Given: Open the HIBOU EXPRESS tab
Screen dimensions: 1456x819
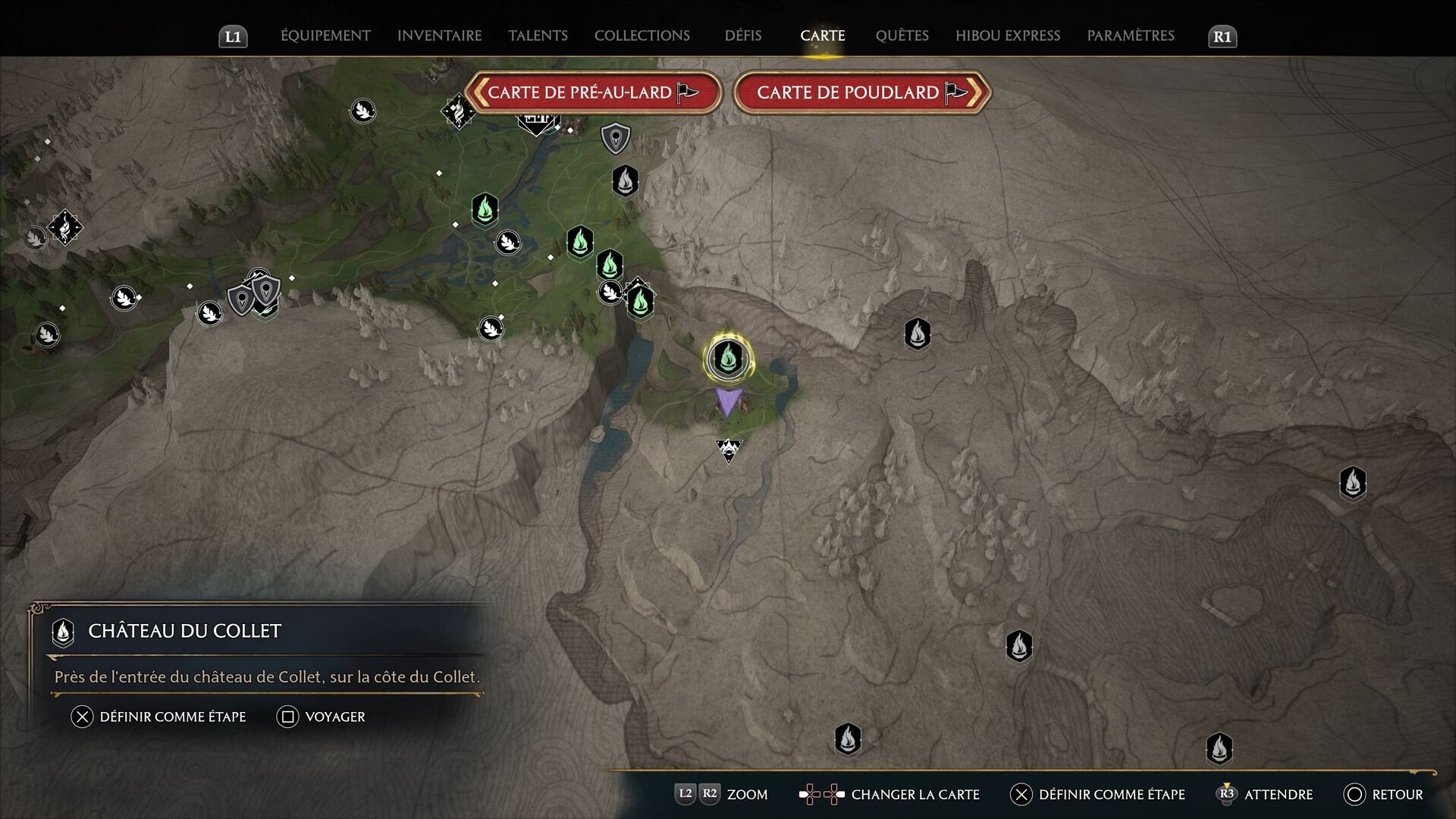Looking at the screenshot, I should pos(1009,35).
